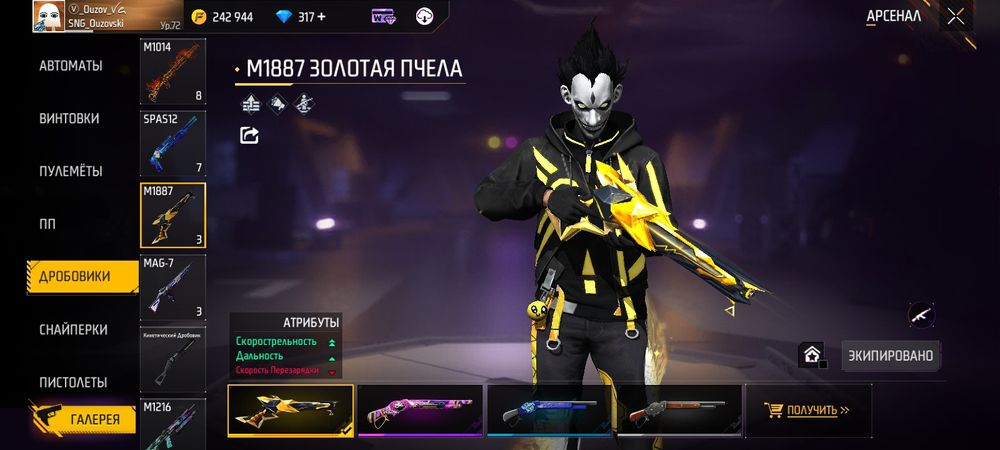Select the M1014 shotgun in the list
This screenshot has height=450, width=1000.
[173, 72]
